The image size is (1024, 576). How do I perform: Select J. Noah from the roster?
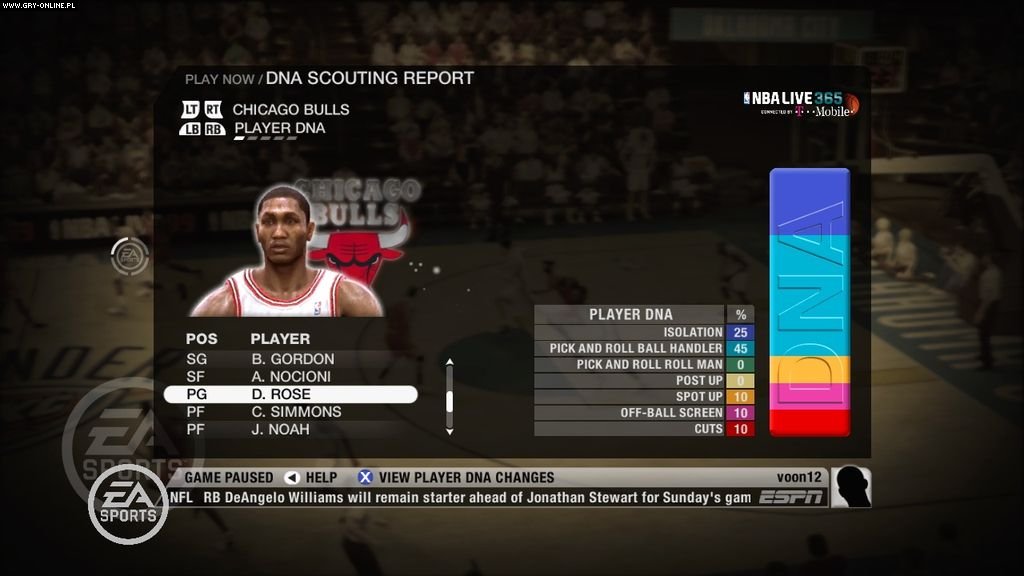pos(279,430)
